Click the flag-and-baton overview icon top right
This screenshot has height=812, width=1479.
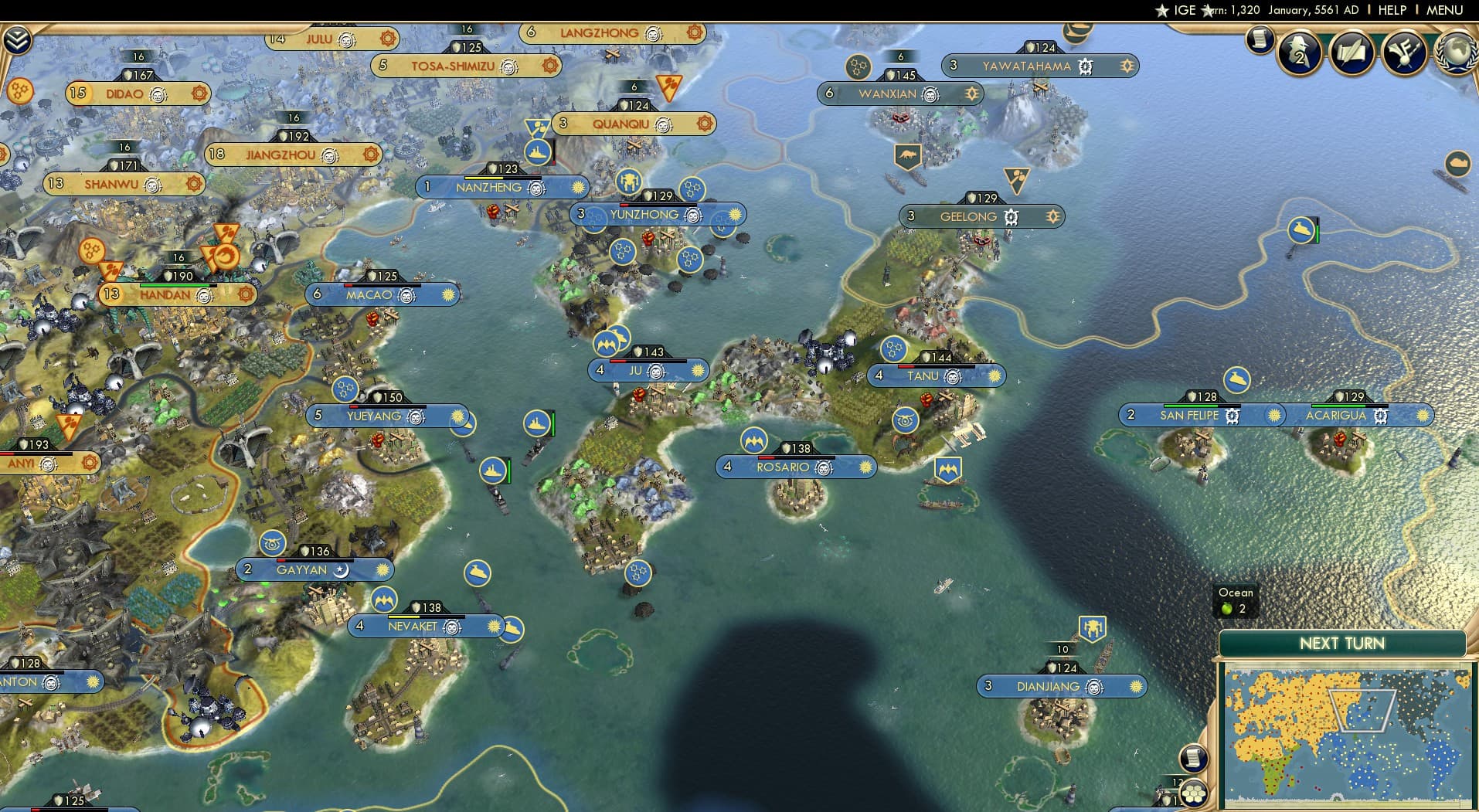[1406, 53]
